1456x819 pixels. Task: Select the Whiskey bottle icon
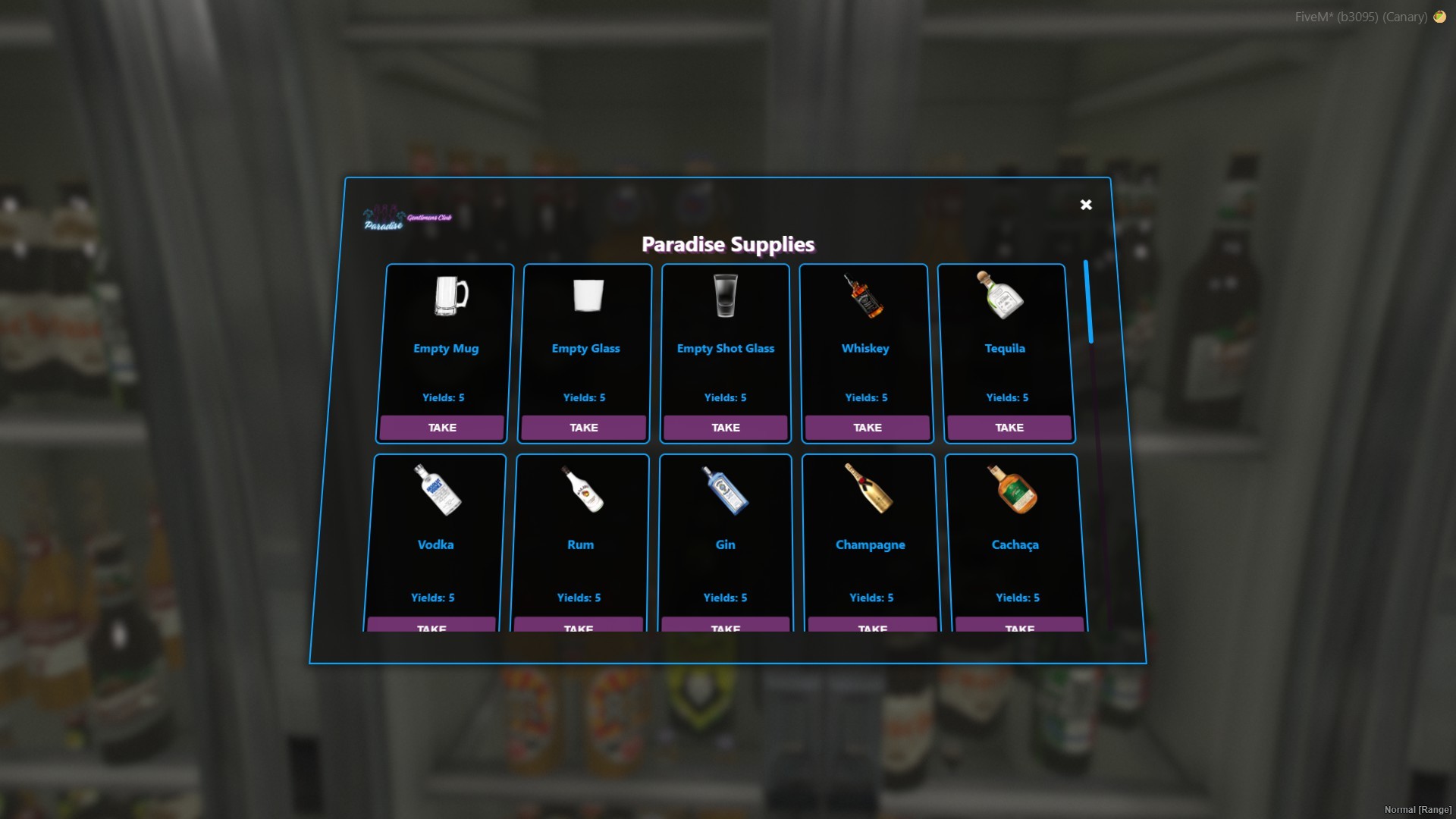pyautogui.click(x=864, y=297)
